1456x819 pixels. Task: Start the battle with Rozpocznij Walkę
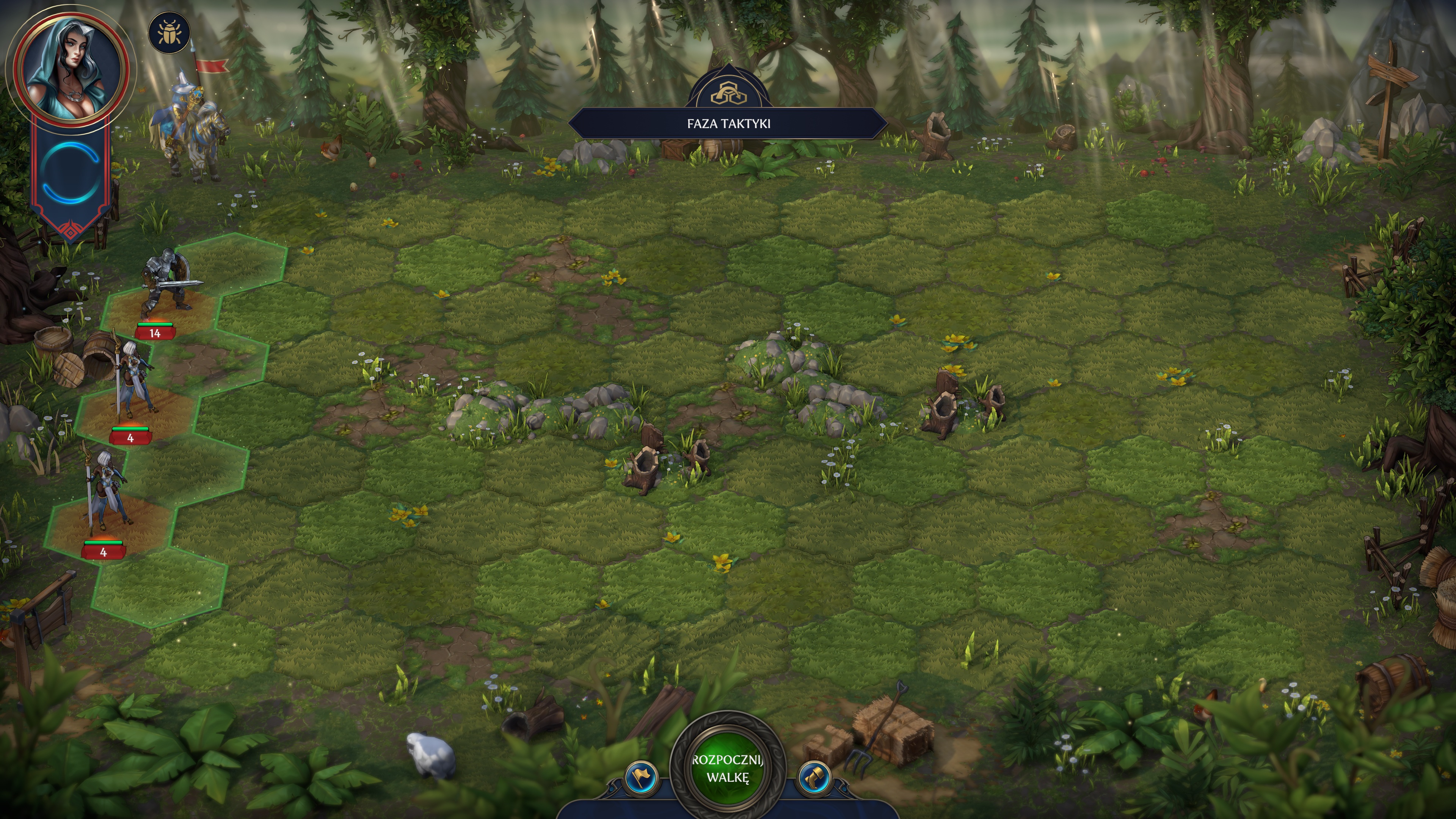point(728,768)
